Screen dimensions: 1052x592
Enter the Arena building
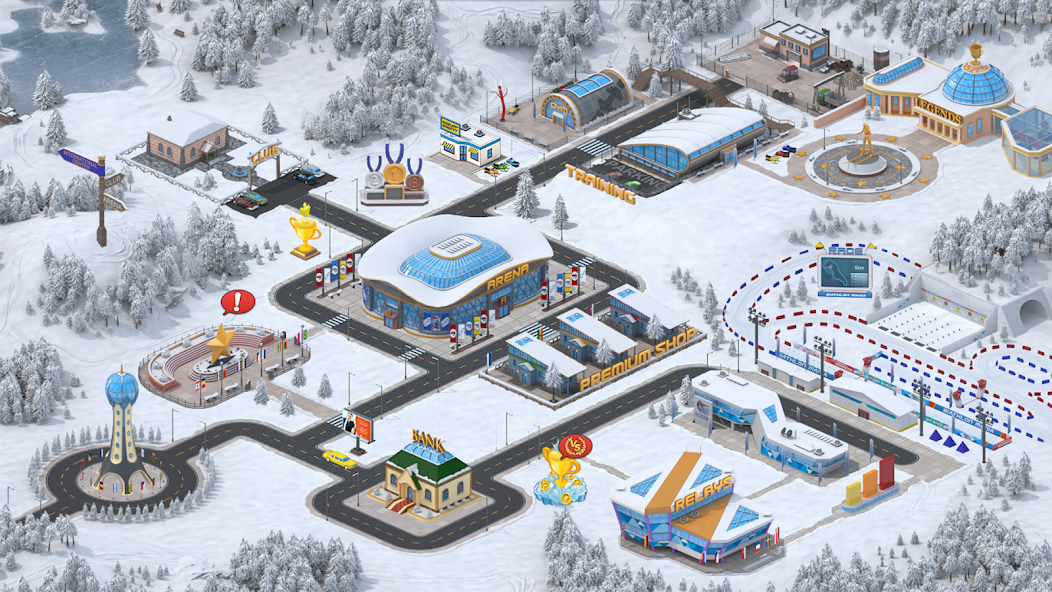[x=453, y=275]
